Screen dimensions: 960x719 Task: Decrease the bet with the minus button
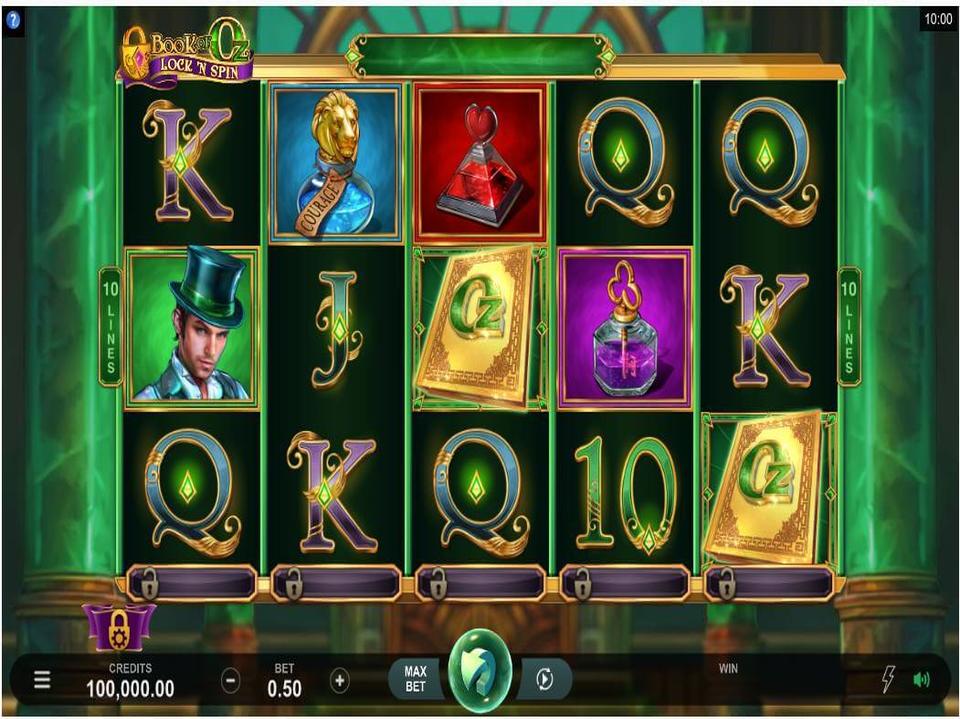click(x=230, y=681)
